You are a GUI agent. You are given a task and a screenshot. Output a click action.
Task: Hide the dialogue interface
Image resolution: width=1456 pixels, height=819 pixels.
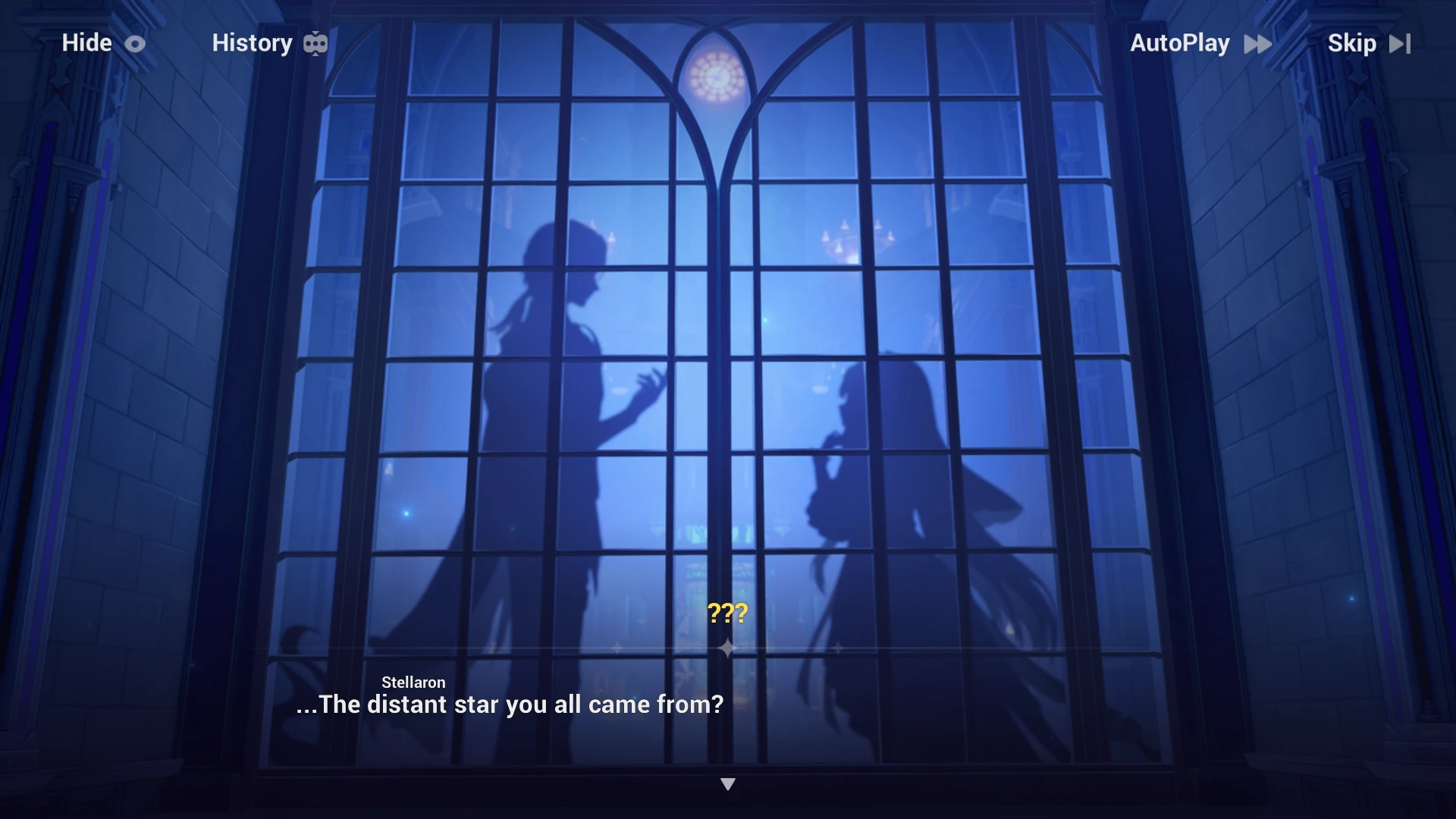(x=86, y=43)
